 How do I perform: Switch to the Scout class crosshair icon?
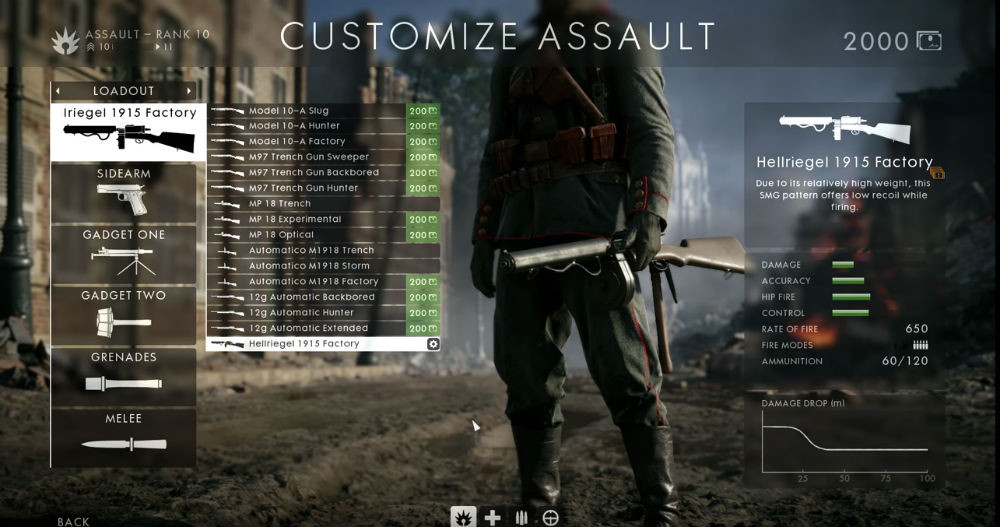[x=550, y=517]
